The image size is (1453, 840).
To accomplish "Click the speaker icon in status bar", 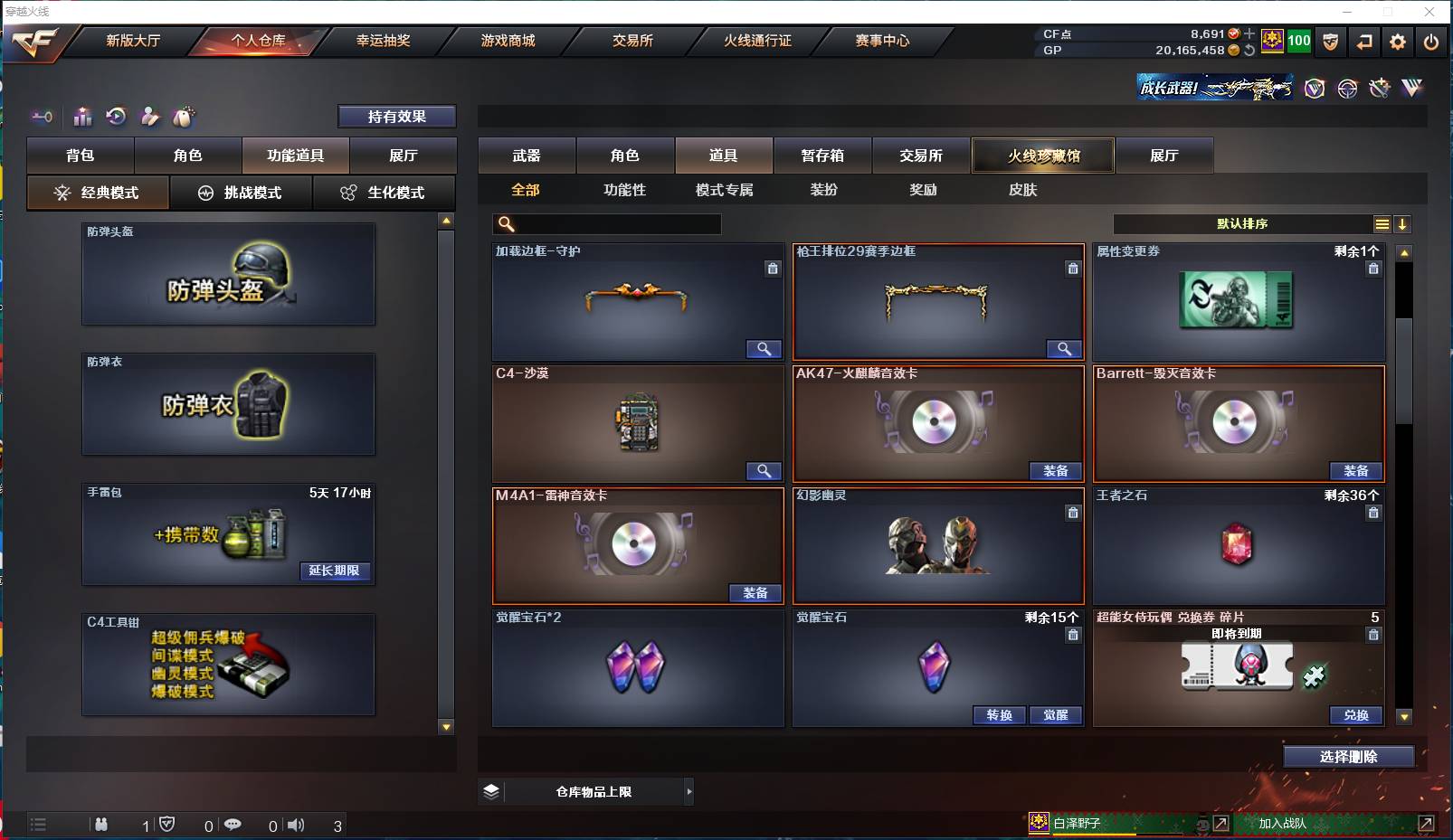I will click(297, 825).
